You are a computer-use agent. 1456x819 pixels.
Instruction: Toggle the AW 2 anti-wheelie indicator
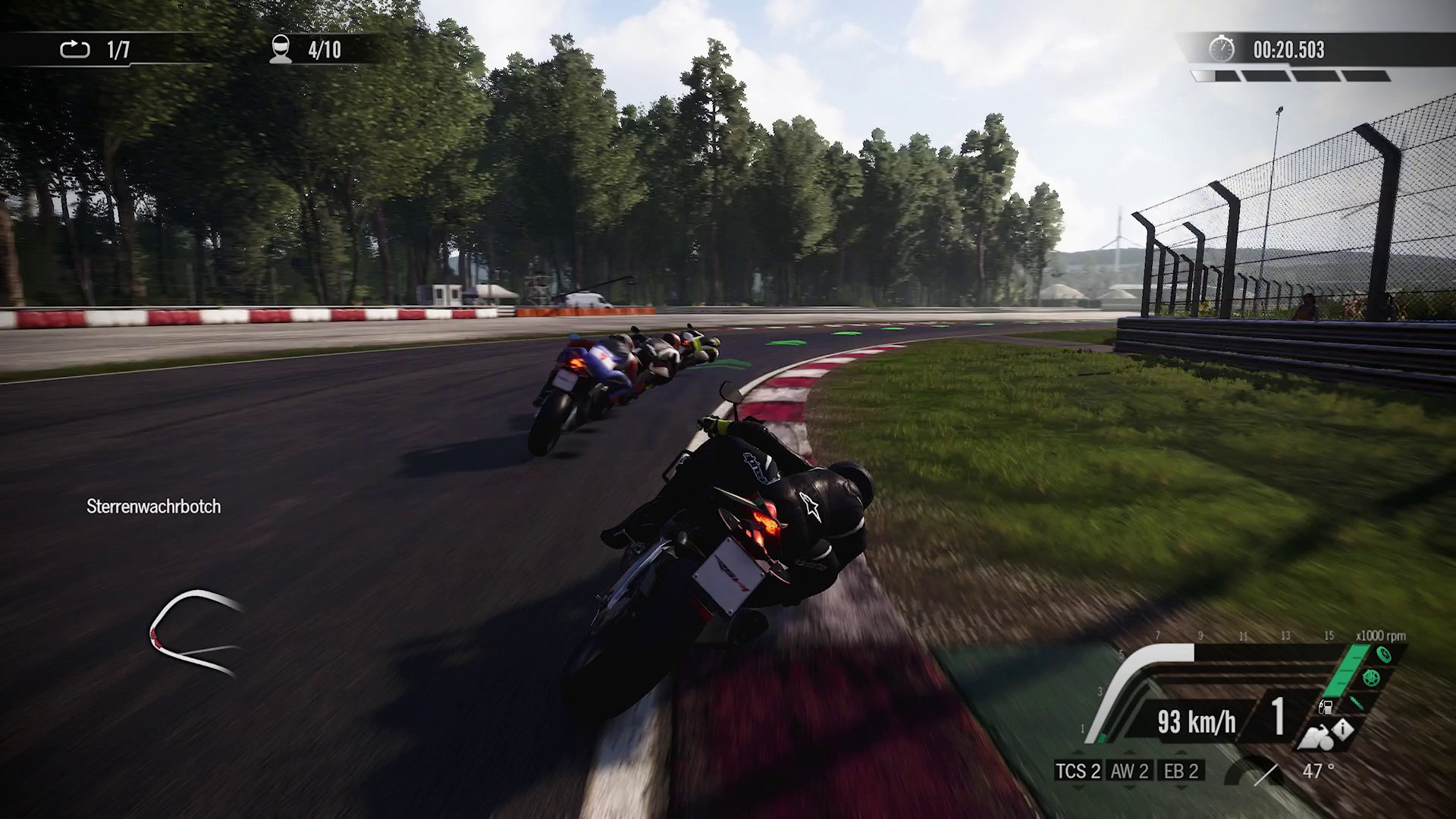point(1130,771)
